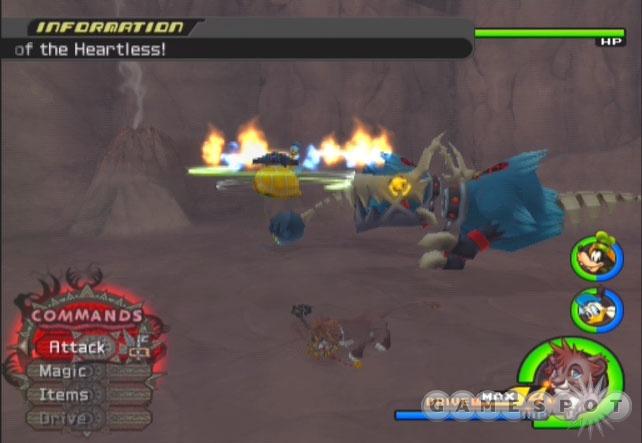642x443 pixels.
Task: Select the Attack command
Action: point(77,347)
